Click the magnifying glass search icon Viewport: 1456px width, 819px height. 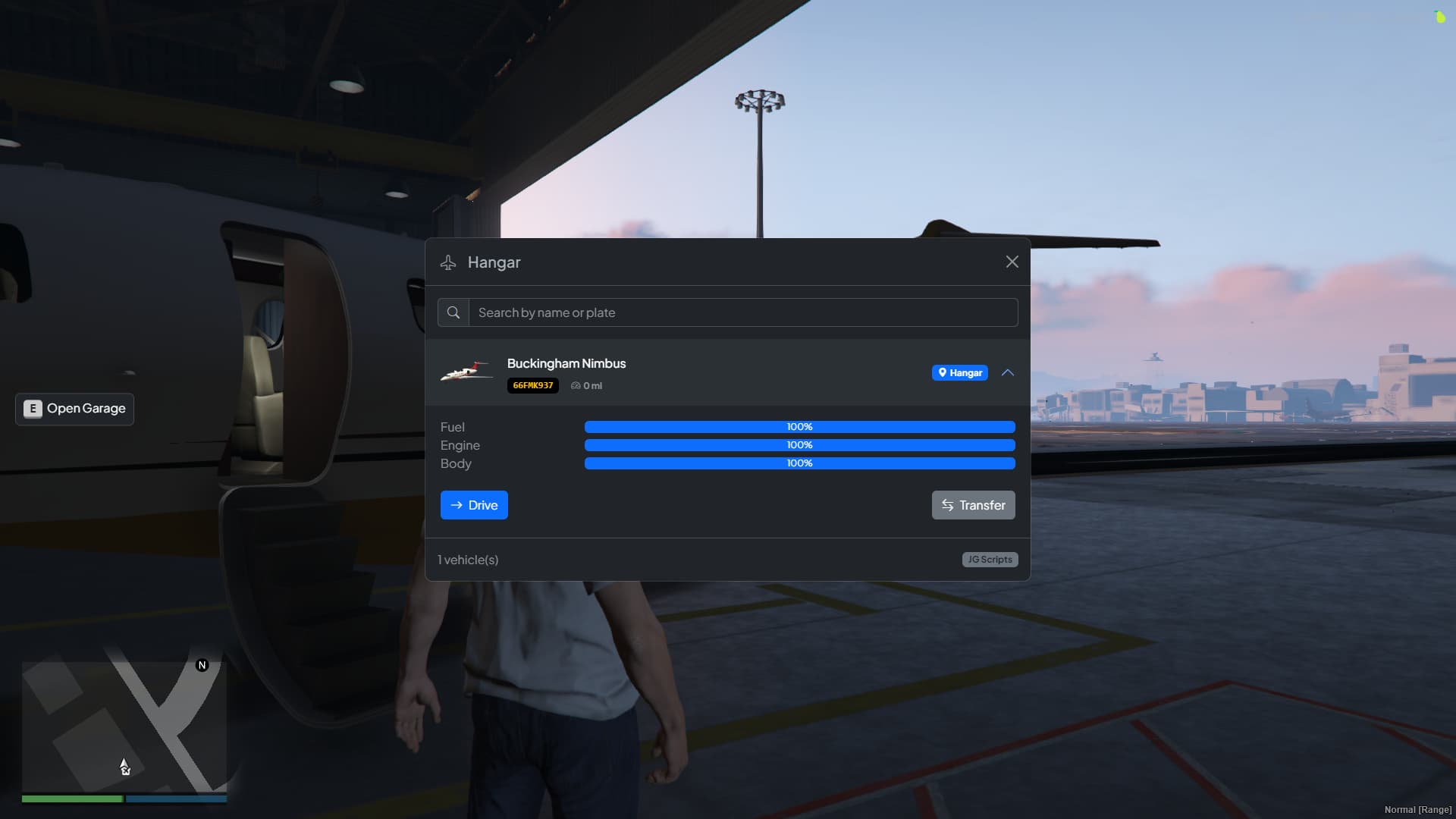pyautogui.click(x=453, y=312)
